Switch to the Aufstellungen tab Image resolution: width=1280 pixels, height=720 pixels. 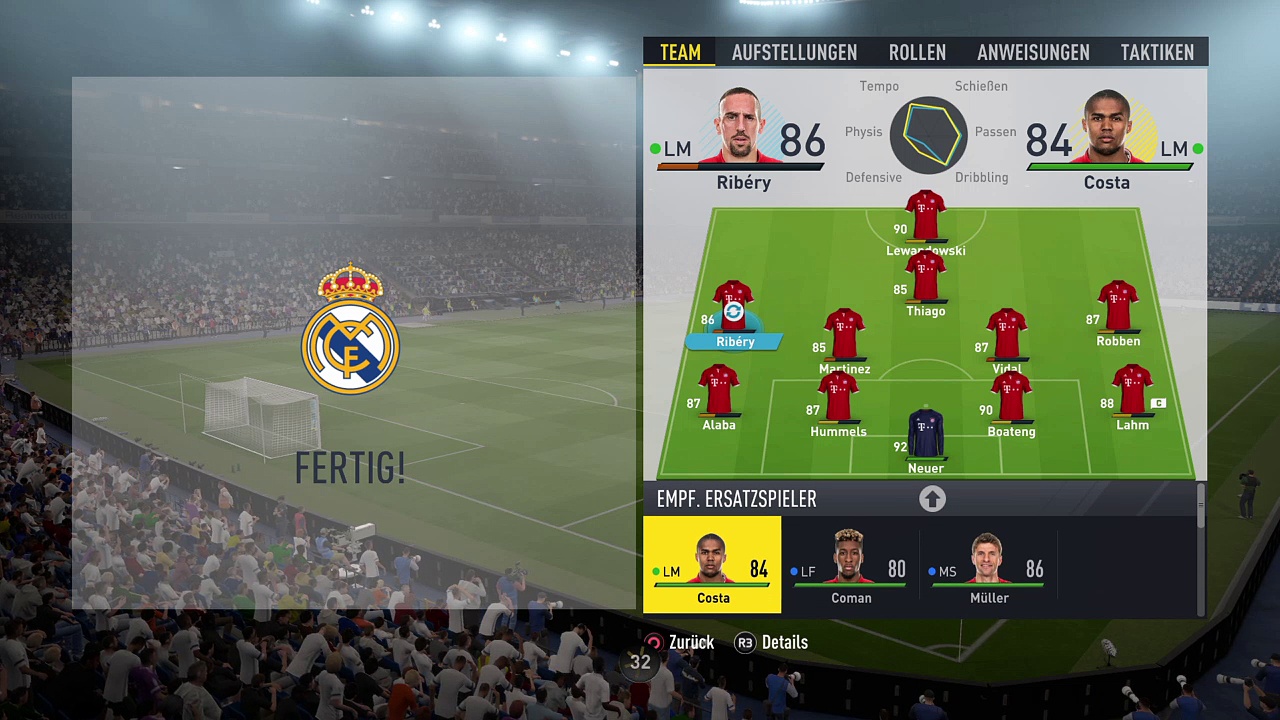pos(794,52)
